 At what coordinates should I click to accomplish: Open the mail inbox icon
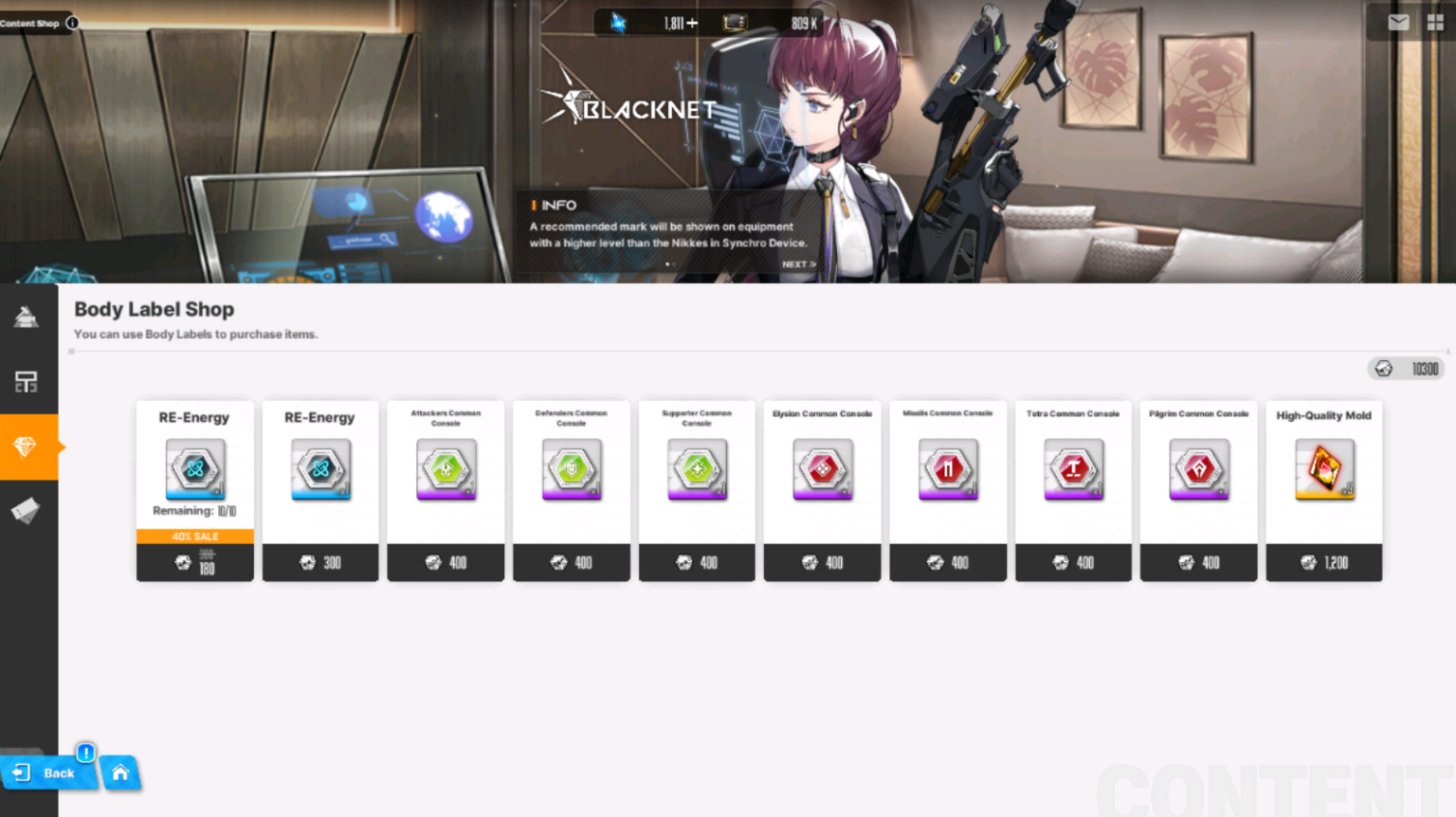(x=1397, y=21)
